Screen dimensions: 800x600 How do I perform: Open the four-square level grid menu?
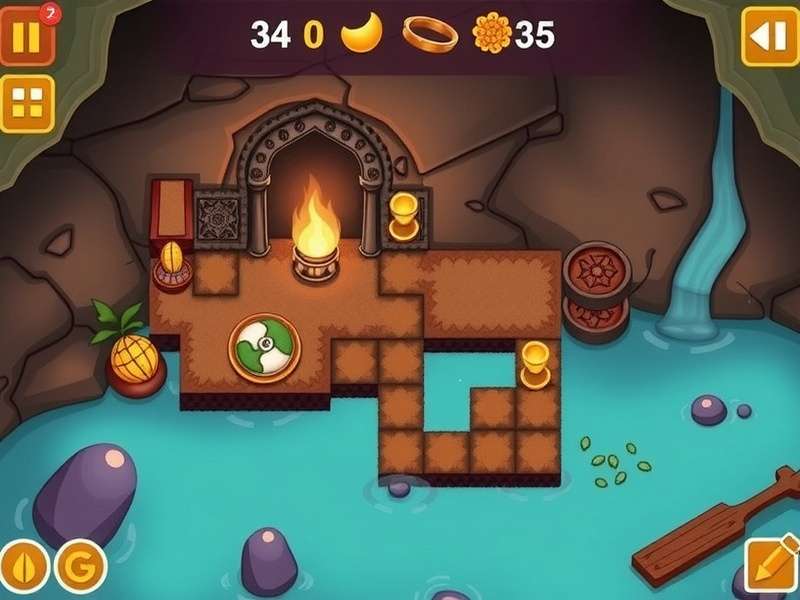point(26,103)
